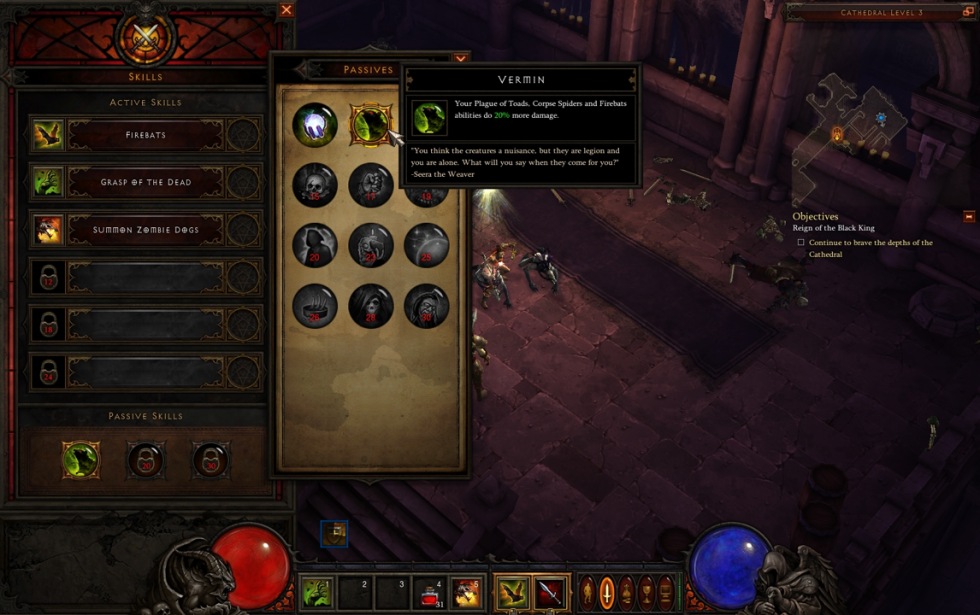980x615 pixels.
Task: Close the Passives selection panel
Action: pyautogui.click(x=460, y=59)
